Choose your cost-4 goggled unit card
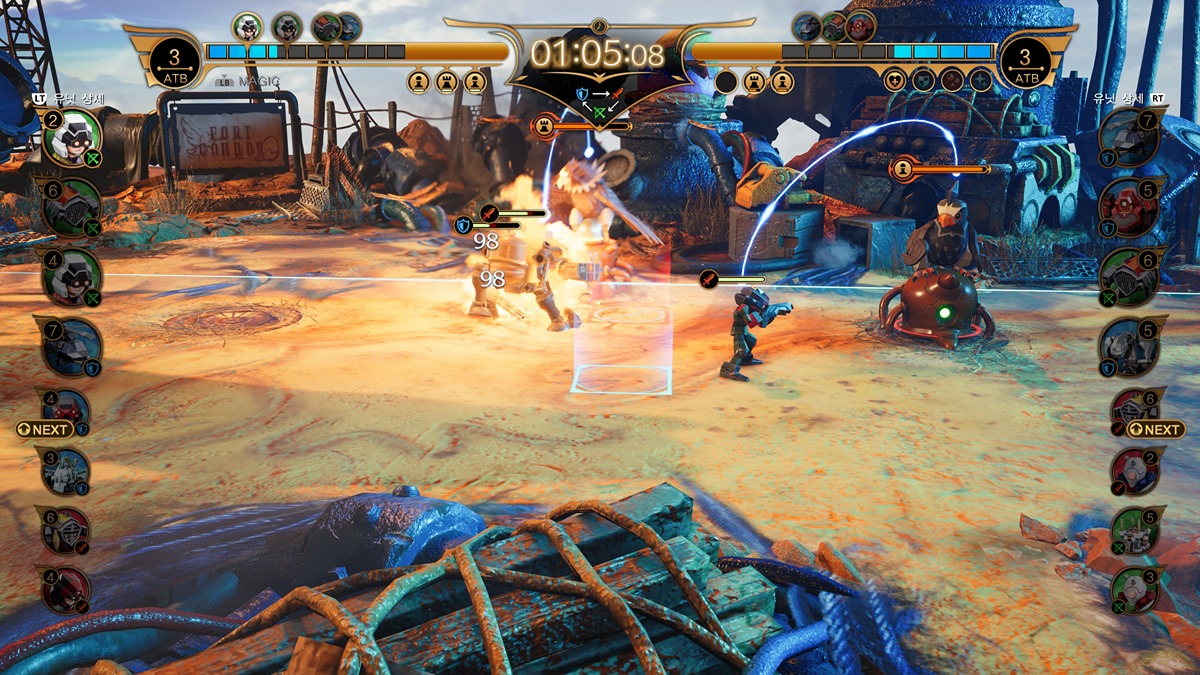 tap(72, 277)
